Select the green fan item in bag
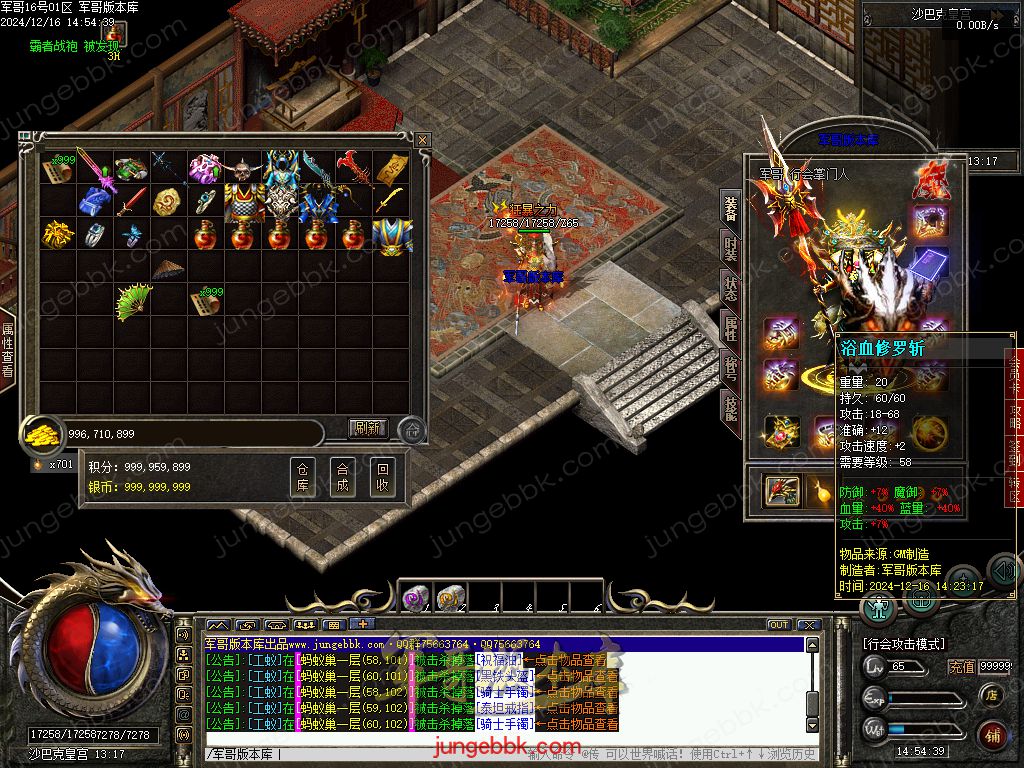1024x768 pixels. point(133,303)
